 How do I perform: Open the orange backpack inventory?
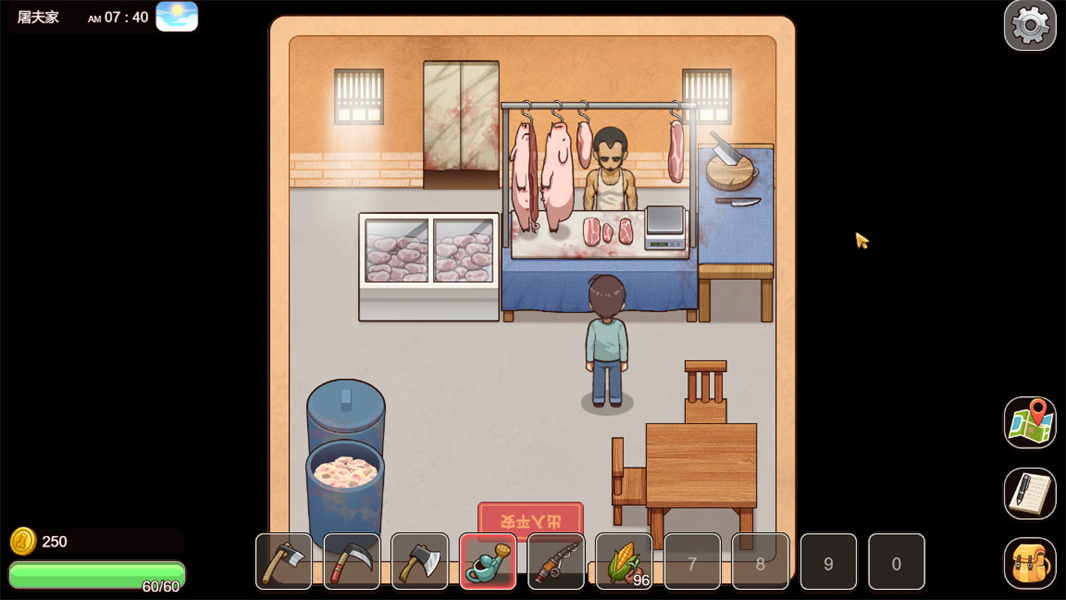coord(1029,563)
